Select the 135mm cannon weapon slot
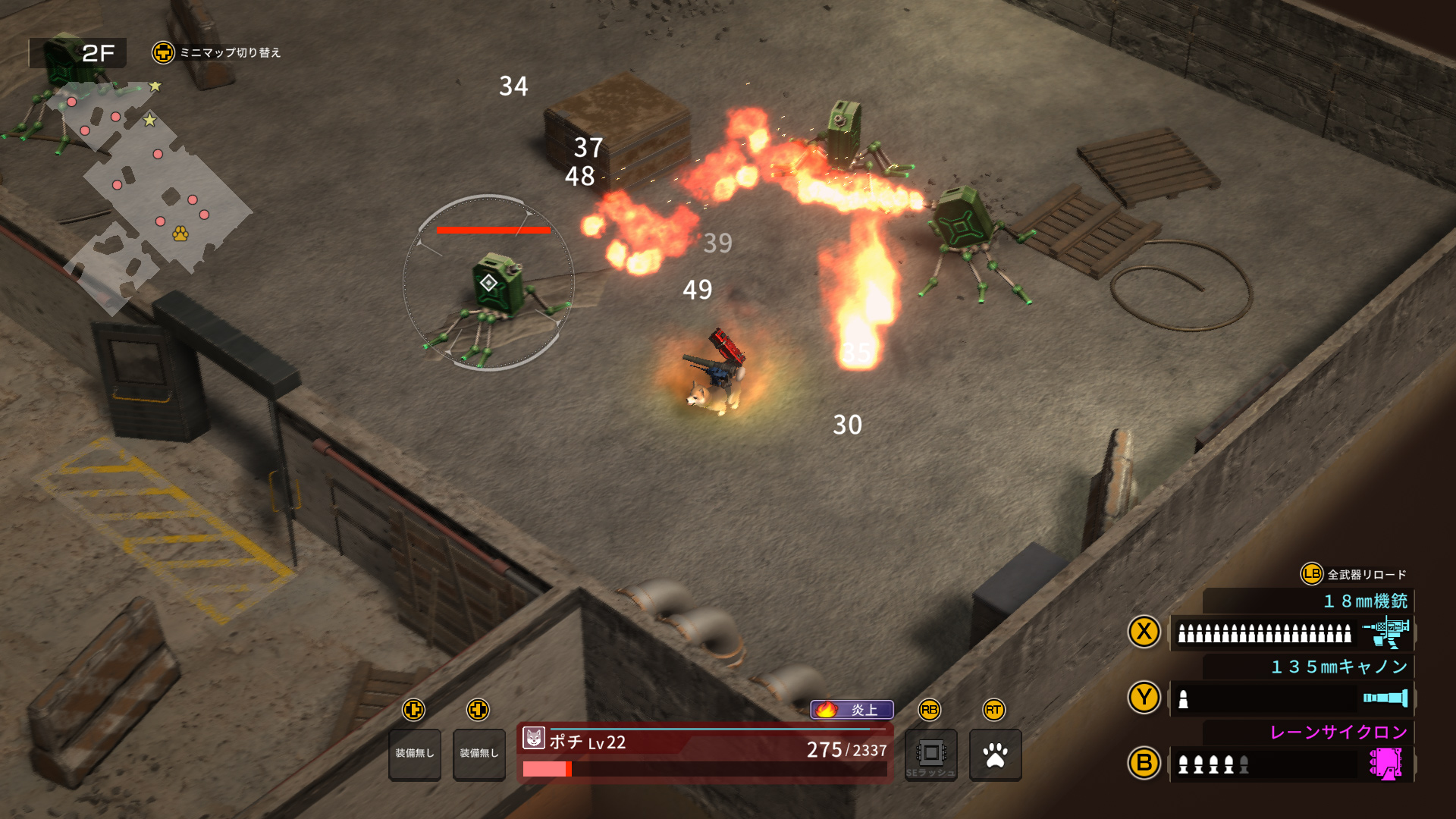Image resolution: width=1456 pixels, height=819 pixels. [x=1291, y=698]
